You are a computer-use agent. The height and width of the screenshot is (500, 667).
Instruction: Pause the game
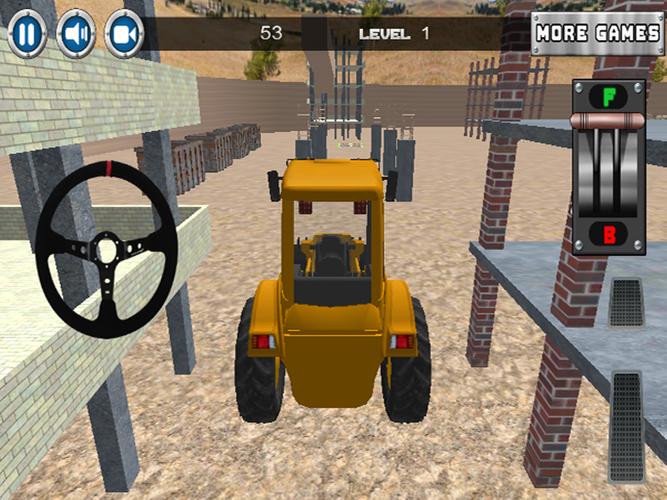pos(28,33)
